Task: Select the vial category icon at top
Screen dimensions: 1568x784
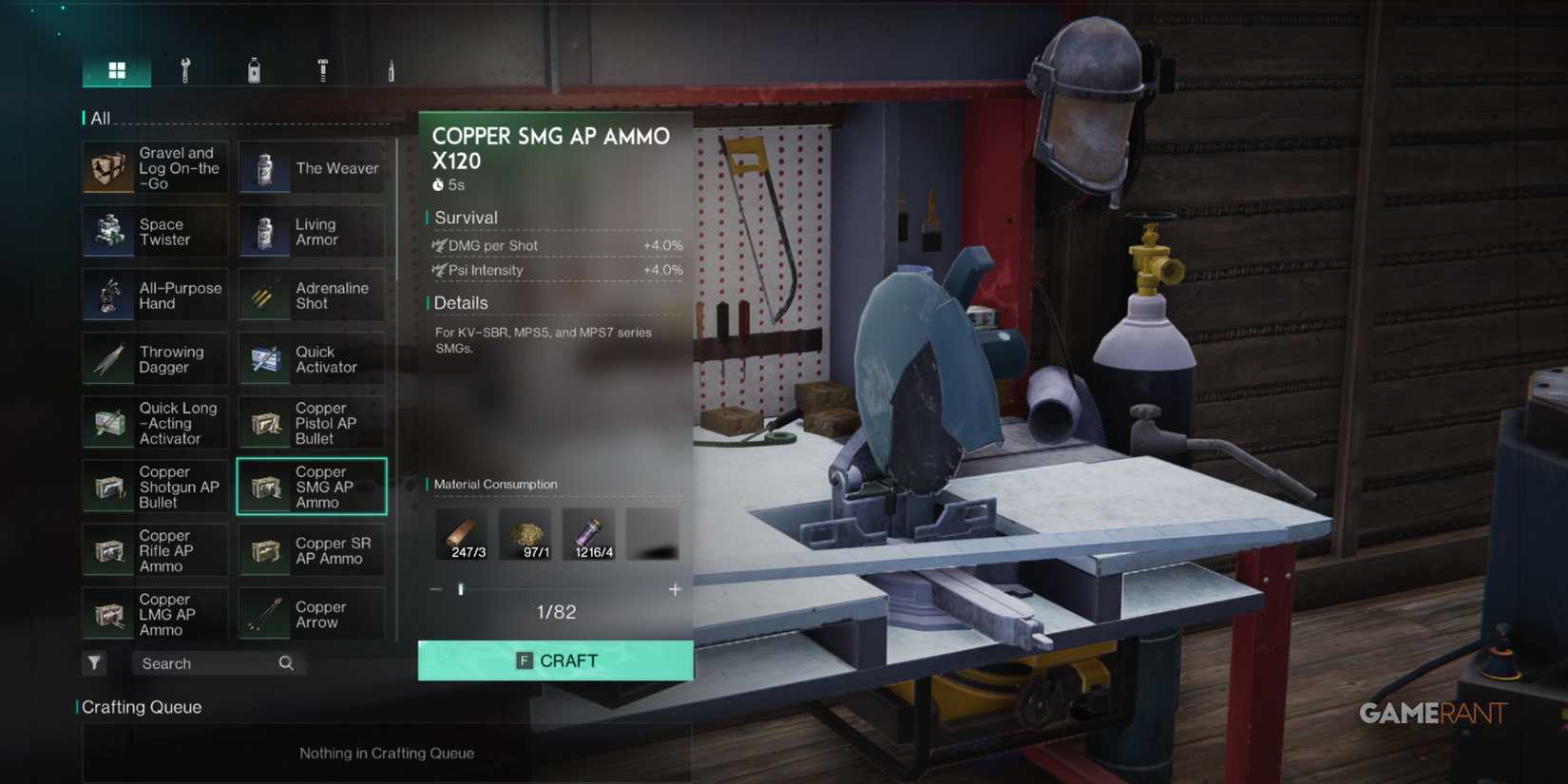Action: pyautogui.click(x=390, y=68)
